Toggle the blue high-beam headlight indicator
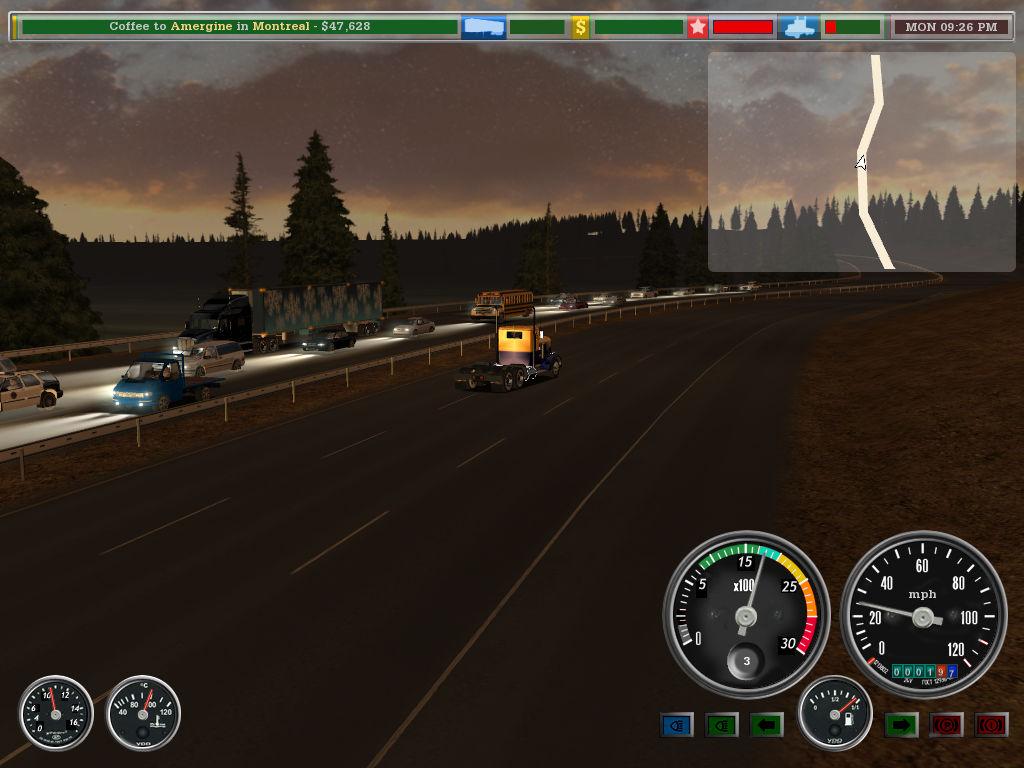Image resolution: width=1024 pixels, height=768 pixels. [676, 725]
